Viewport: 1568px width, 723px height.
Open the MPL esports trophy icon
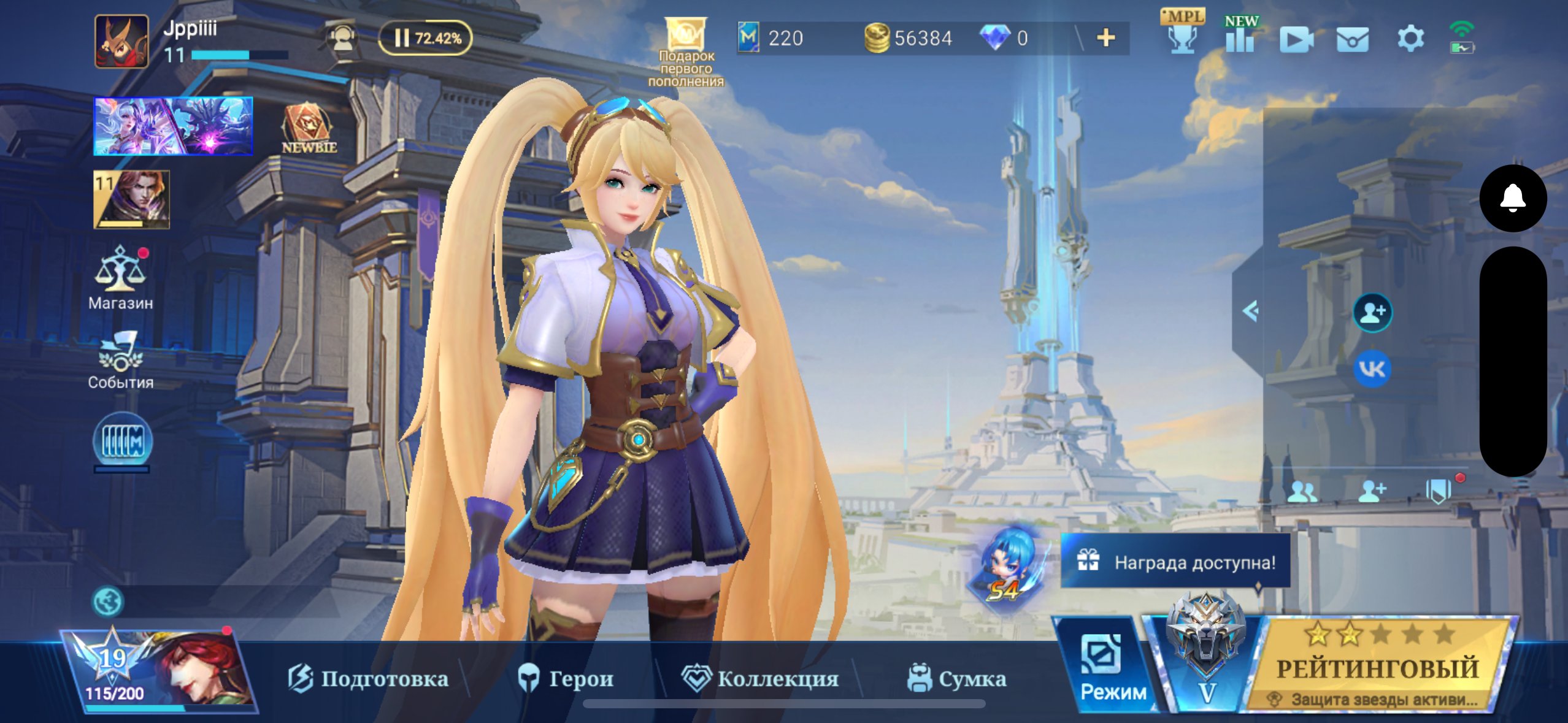1182,38
